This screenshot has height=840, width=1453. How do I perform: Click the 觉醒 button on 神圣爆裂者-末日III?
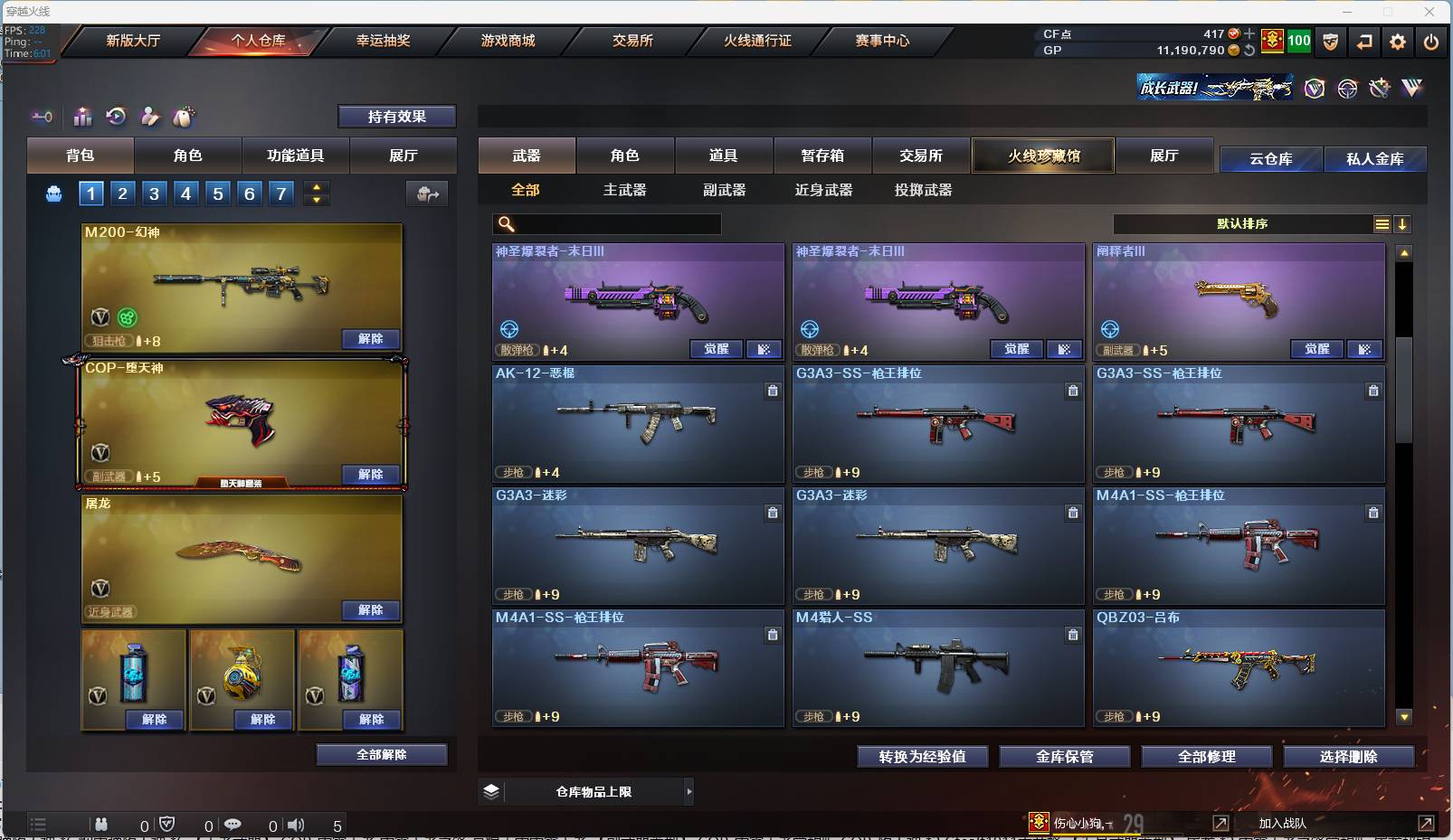[716, 349]
